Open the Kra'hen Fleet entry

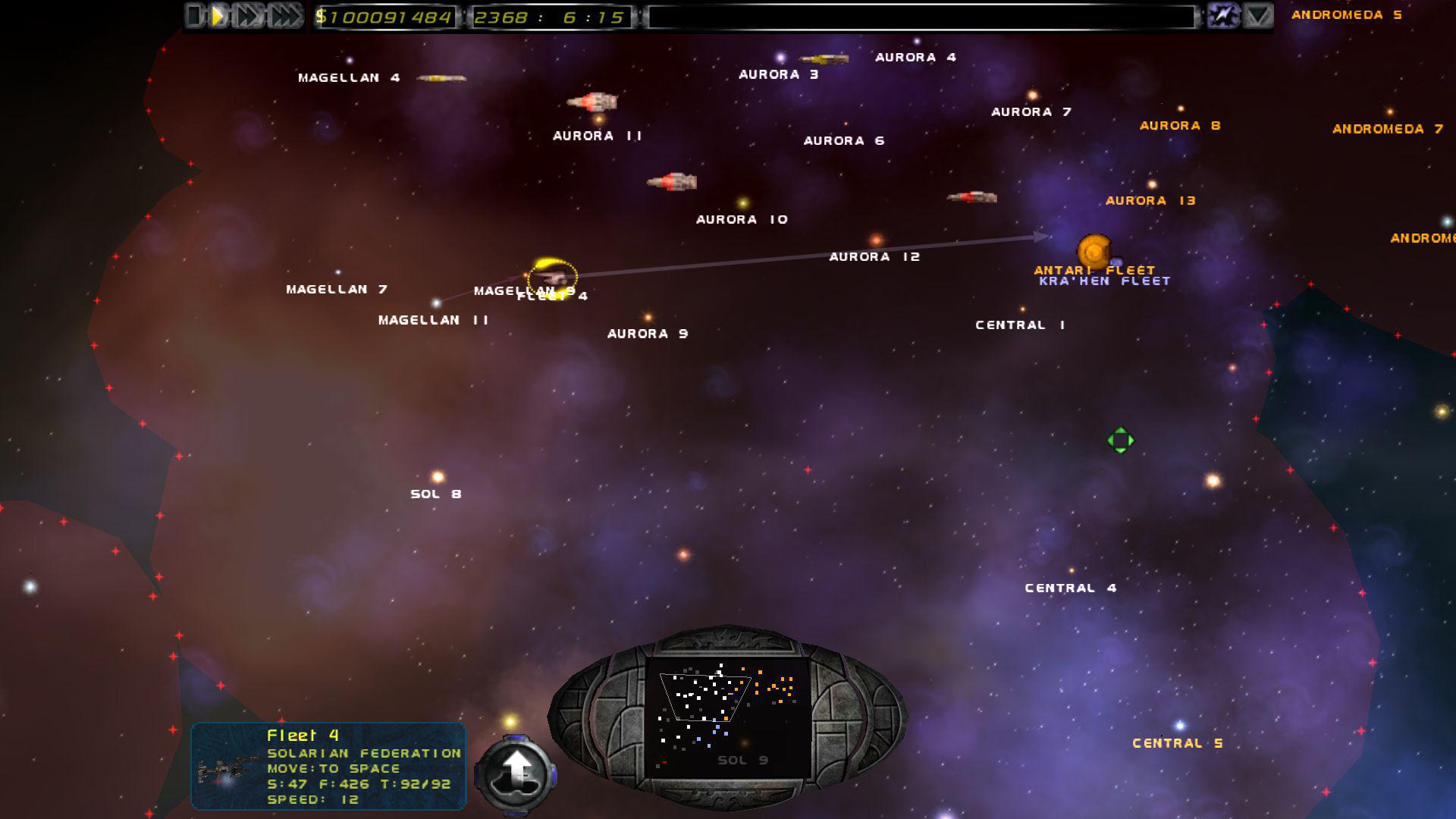coord(1103,279)
